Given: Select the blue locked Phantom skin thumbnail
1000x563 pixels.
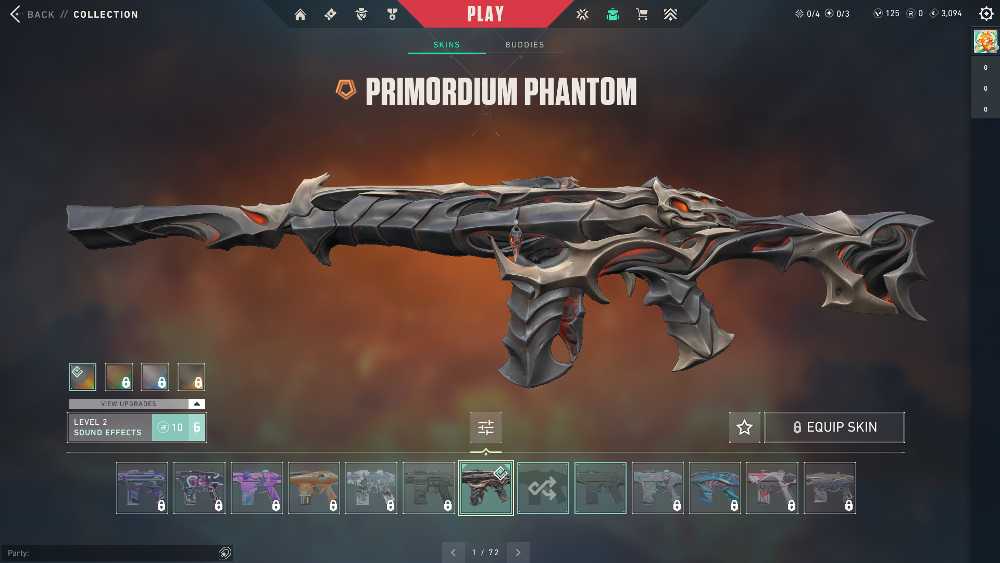Looking at the screenshot, I should point(715,488).
